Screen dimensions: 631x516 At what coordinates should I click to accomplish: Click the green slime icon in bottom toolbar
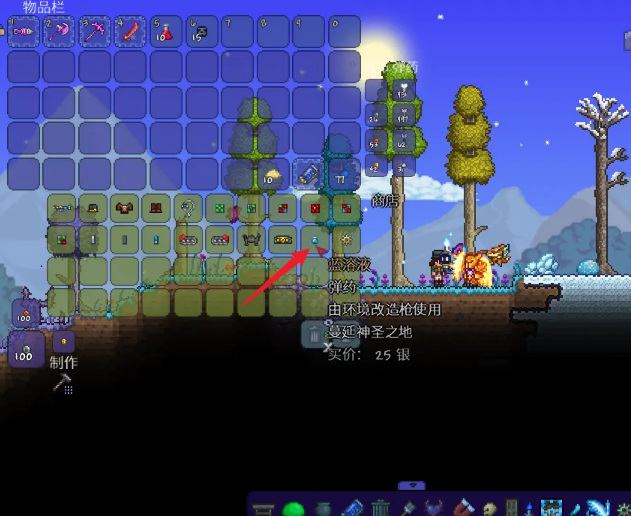(x=293, y=509)
